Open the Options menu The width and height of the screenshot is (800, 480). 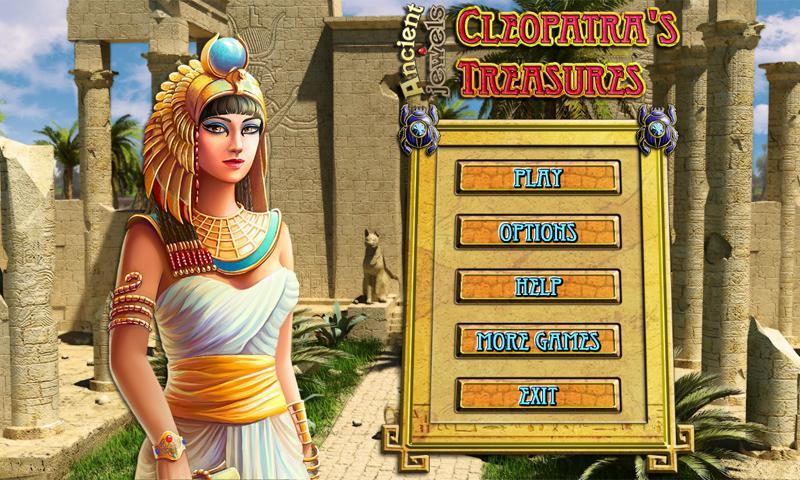(x=538, y=232)
